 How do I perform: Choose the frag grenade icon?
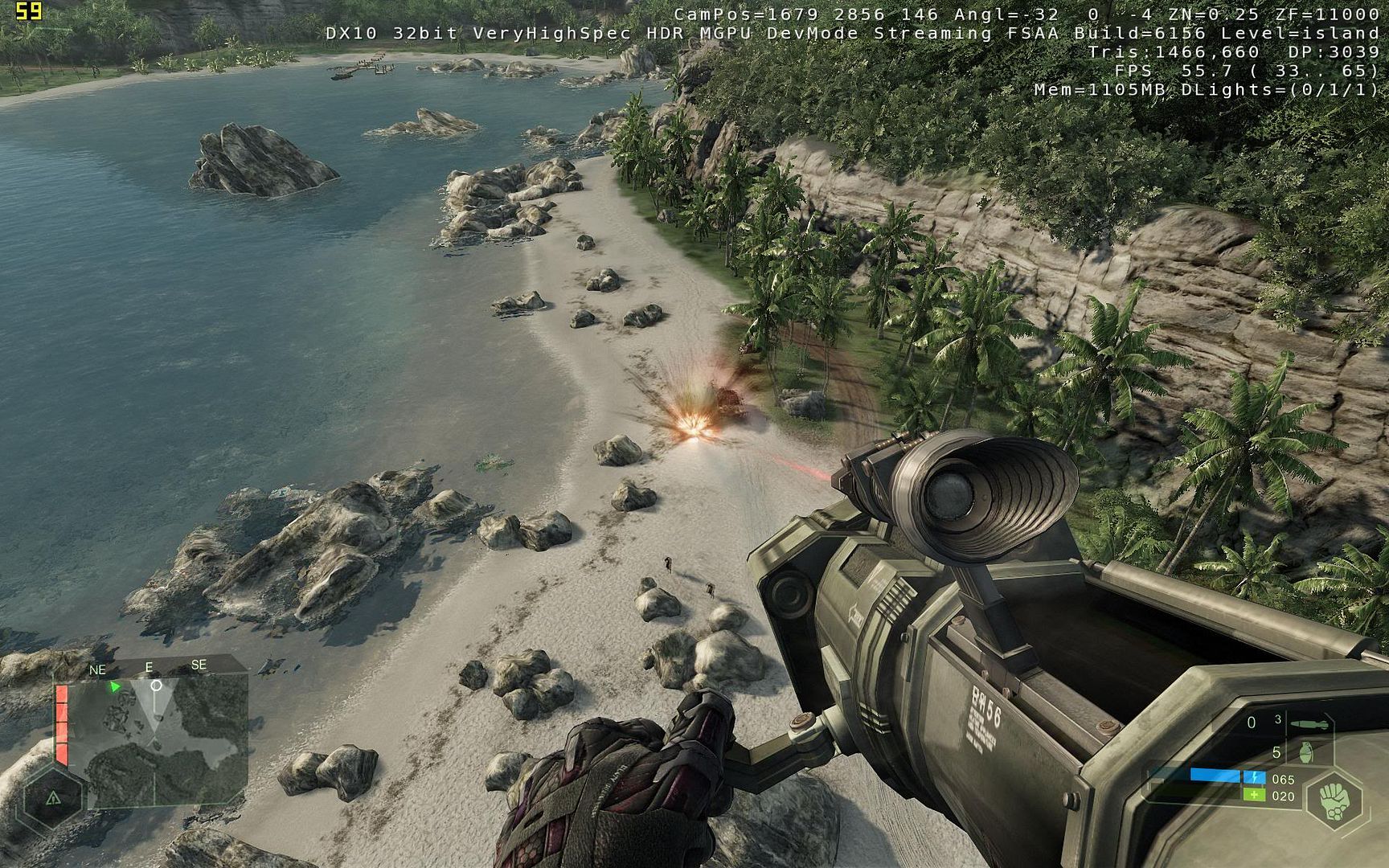pyautogui.click(x=1306, y=753)
